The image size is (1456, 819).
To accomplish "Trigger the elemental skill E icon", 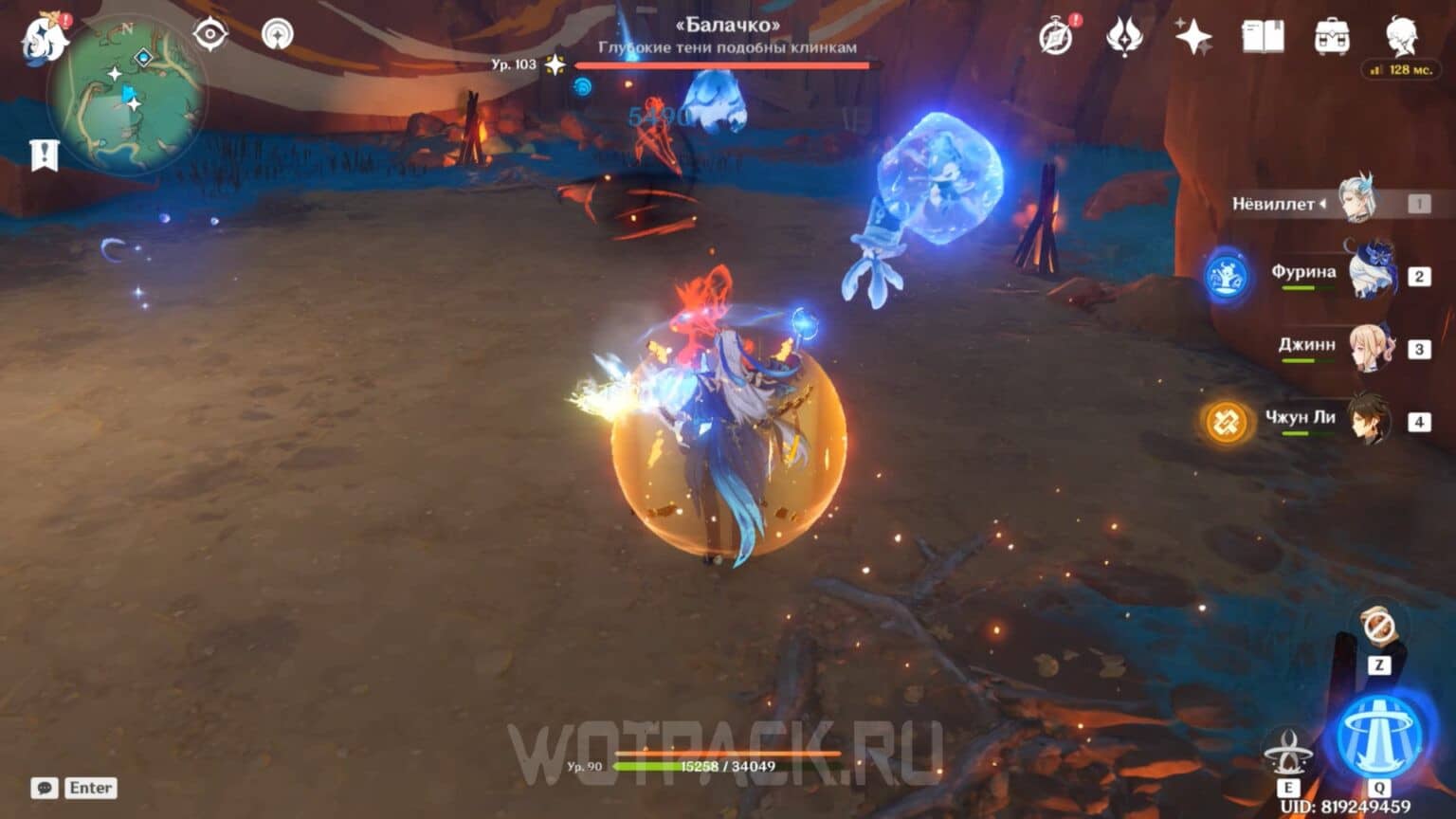I will click(x=1290, y=748).
